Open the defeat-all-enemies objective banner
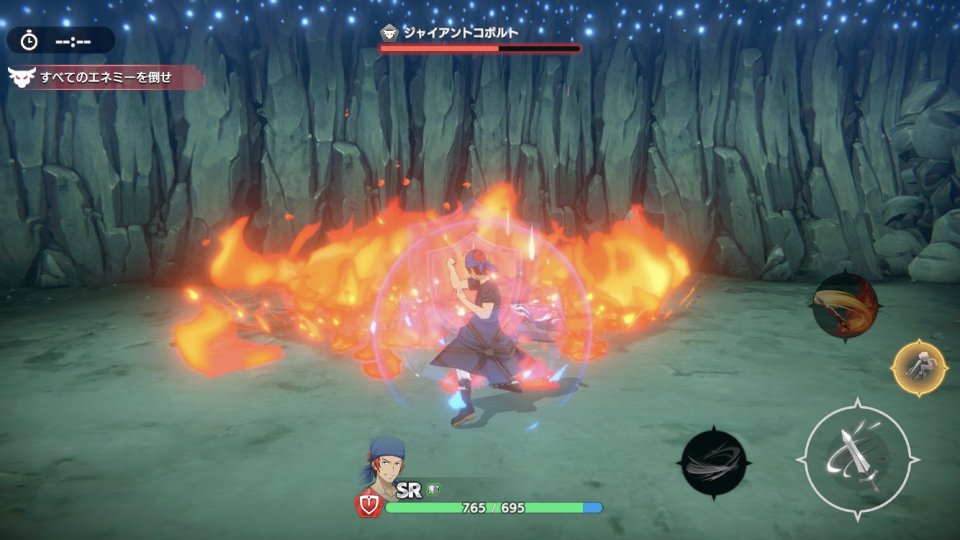Viewport: 960px width, 540px height. (x=104, y=77)
